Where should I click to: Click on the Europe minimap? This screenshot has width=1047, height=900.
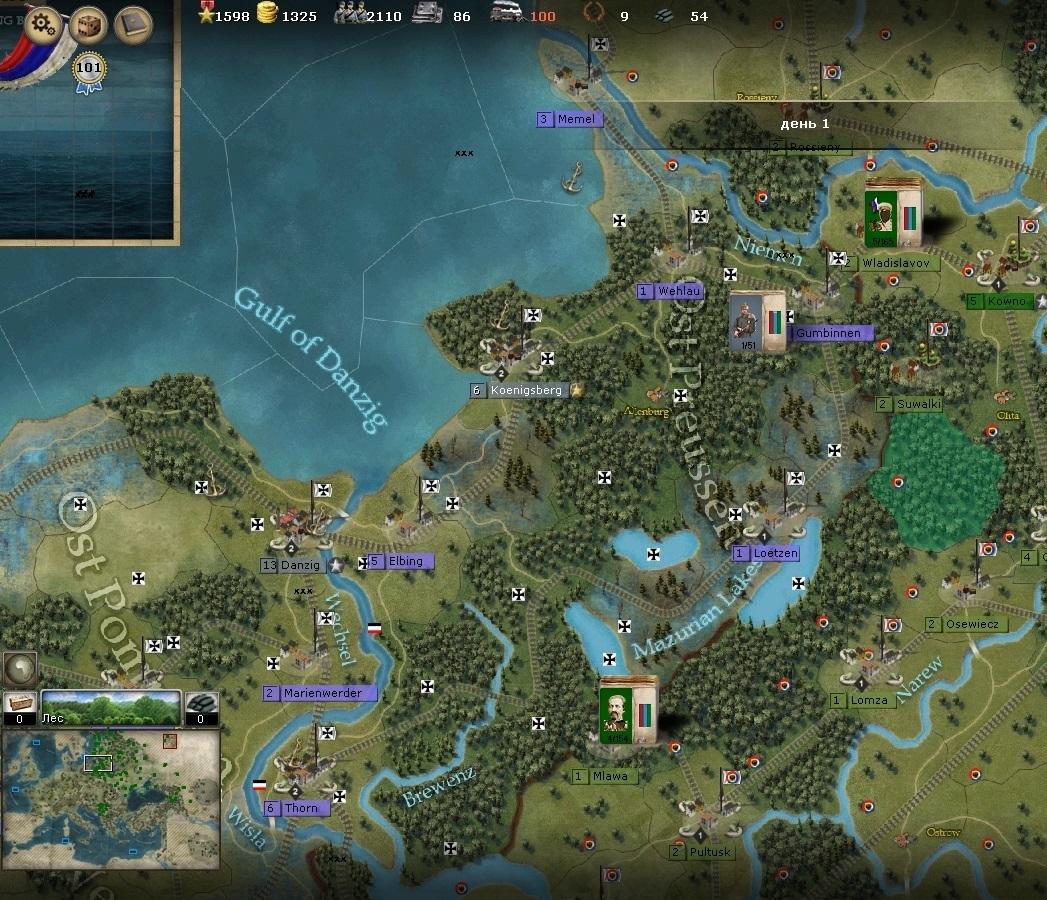tap(110, 785)
